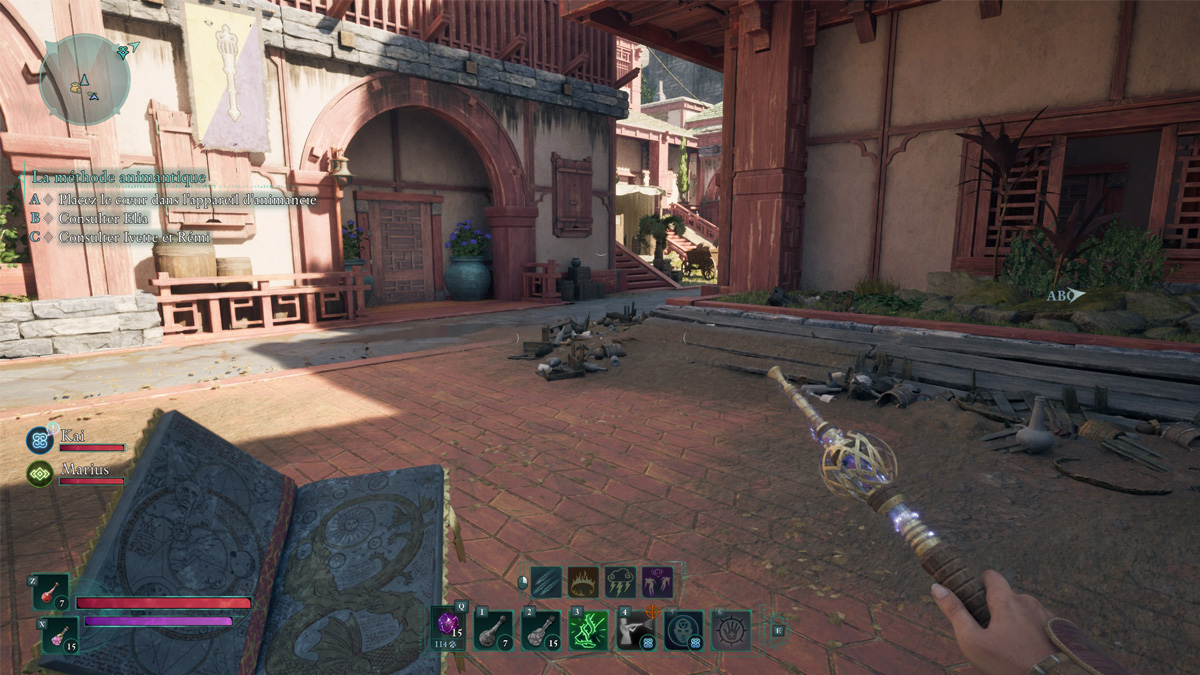Viewport: 1200px width, 675px height.
Task: Activate the blue mask companion ability
Action: pos(684,630)
